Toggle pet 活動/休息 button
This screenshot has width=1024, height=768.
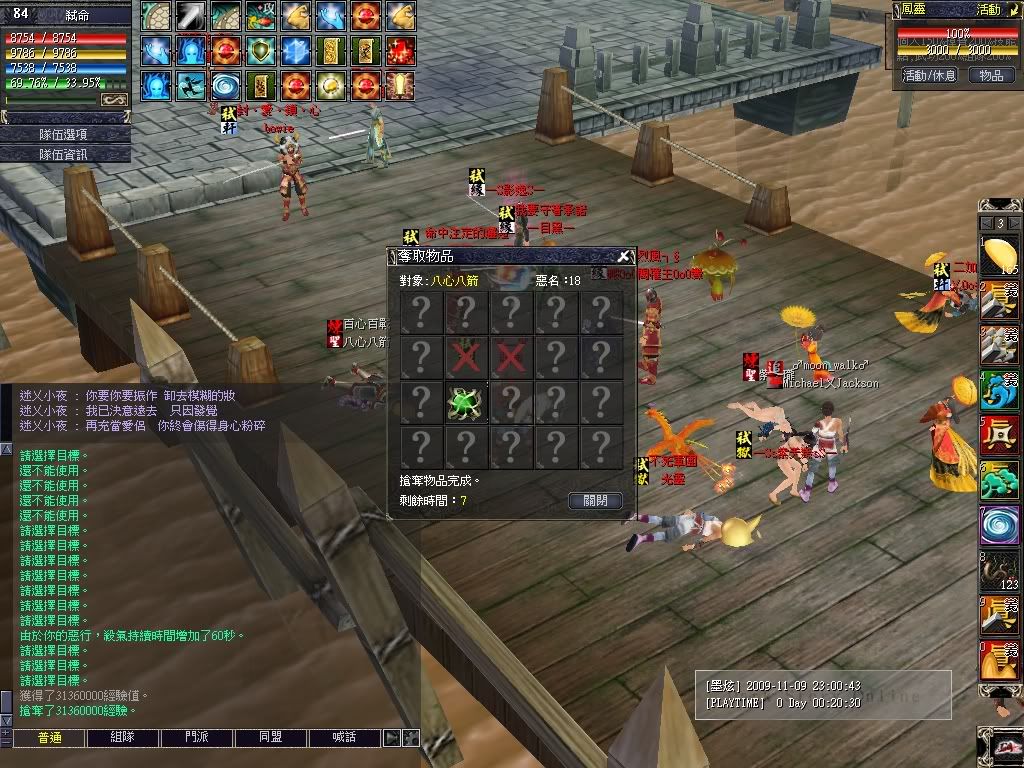click(x=929, y=75)
